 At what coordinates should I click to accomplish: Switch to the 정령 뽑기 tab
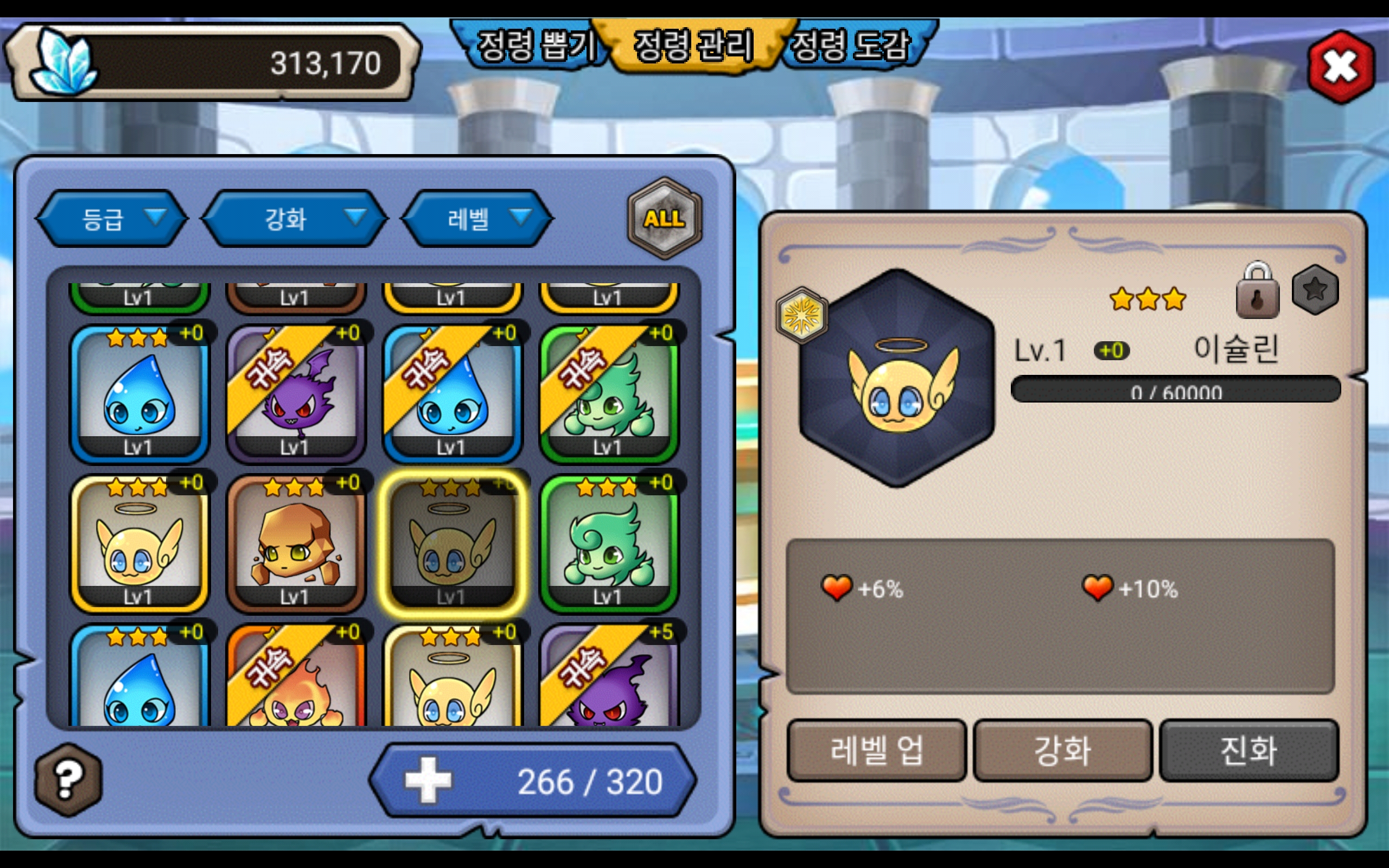pyautogui.click(x=534, y=46)
